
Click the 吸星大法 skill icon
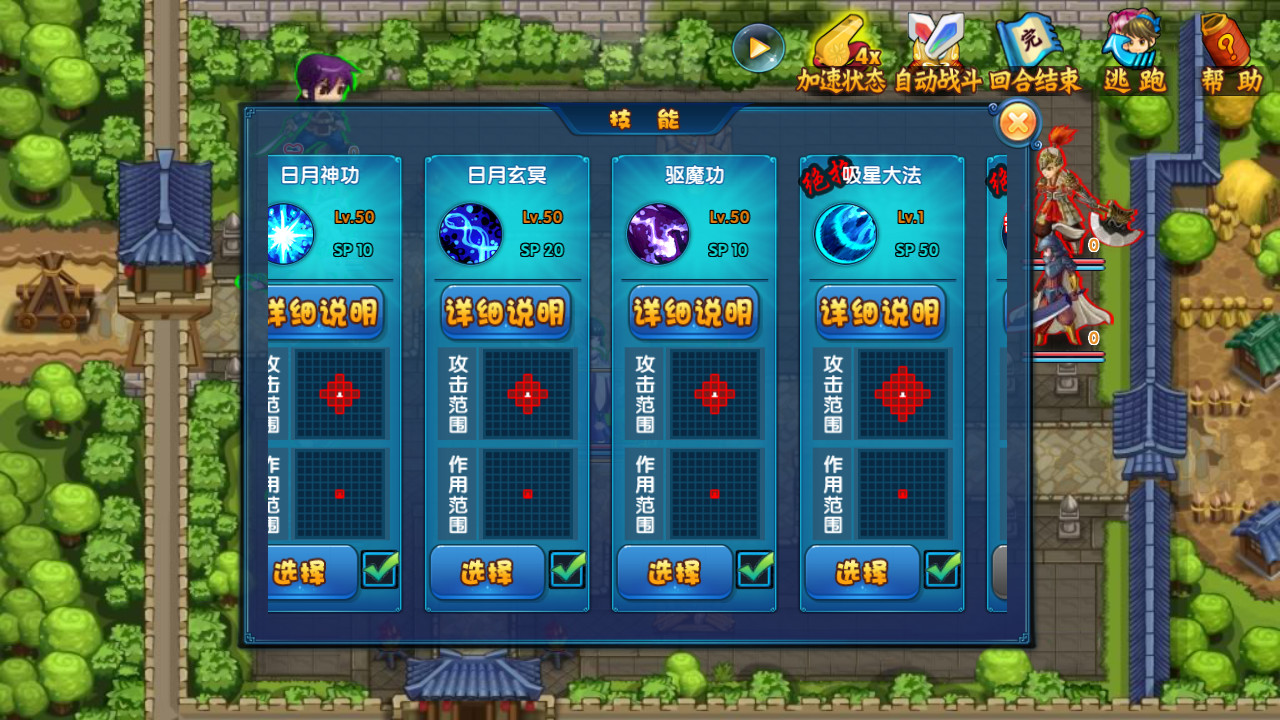coord(846,235)
